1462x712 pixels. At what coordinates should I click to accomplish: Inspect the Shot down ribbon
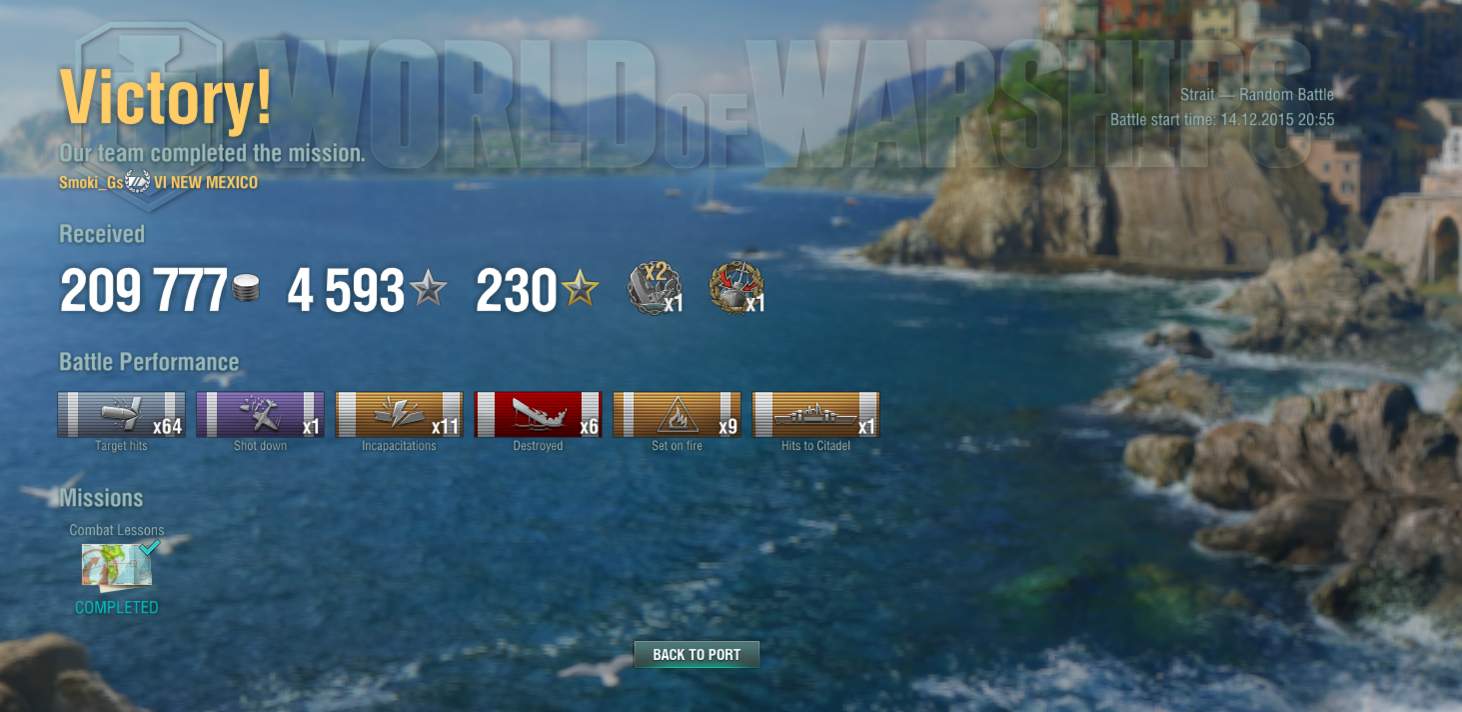click(260, 414)
